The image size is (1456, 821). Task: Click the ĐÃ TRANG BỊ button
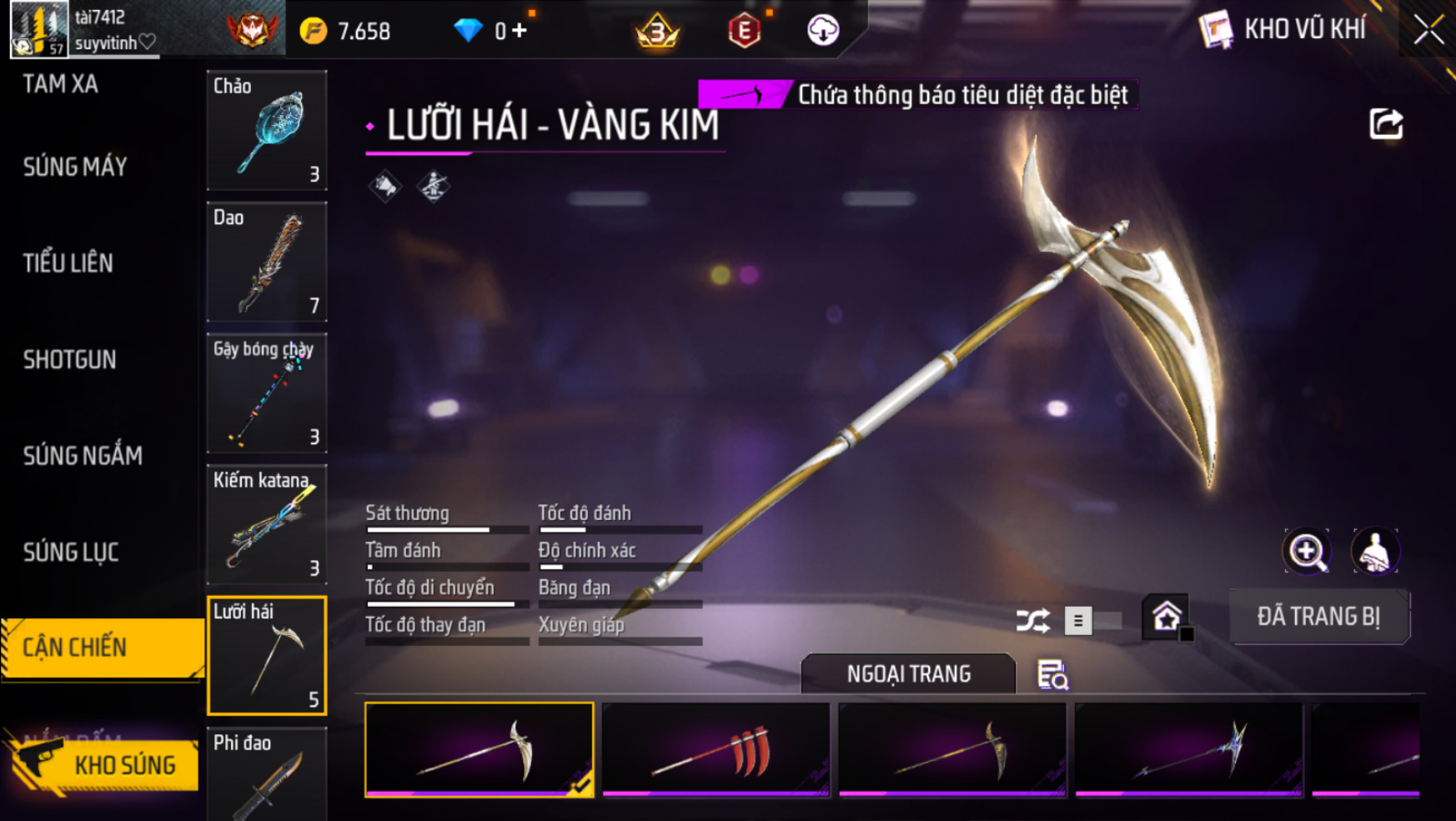[x=1318, y=617]
